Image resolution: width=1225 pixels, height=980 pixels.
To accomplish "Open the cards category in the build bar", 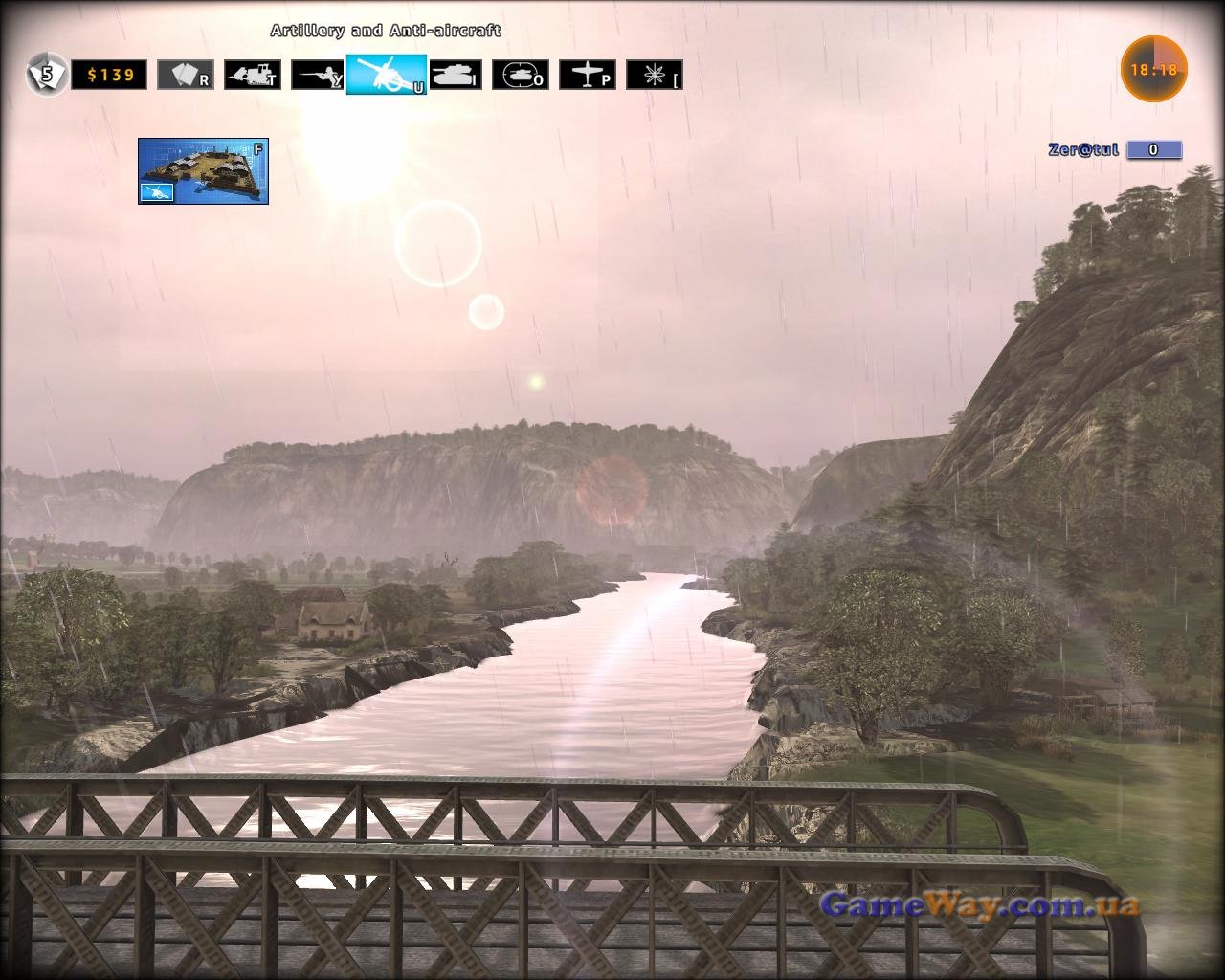I will [185, 75].
